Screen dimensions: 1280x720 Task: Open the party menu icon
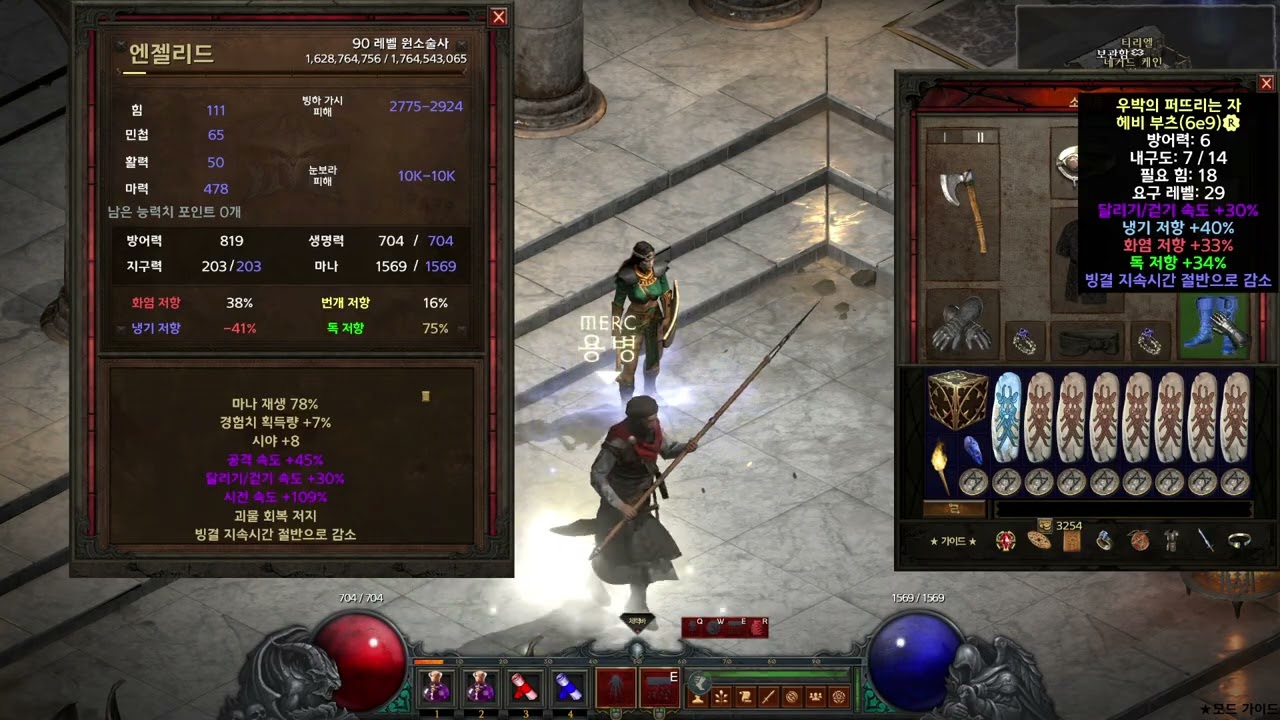(x=816, y=697)
